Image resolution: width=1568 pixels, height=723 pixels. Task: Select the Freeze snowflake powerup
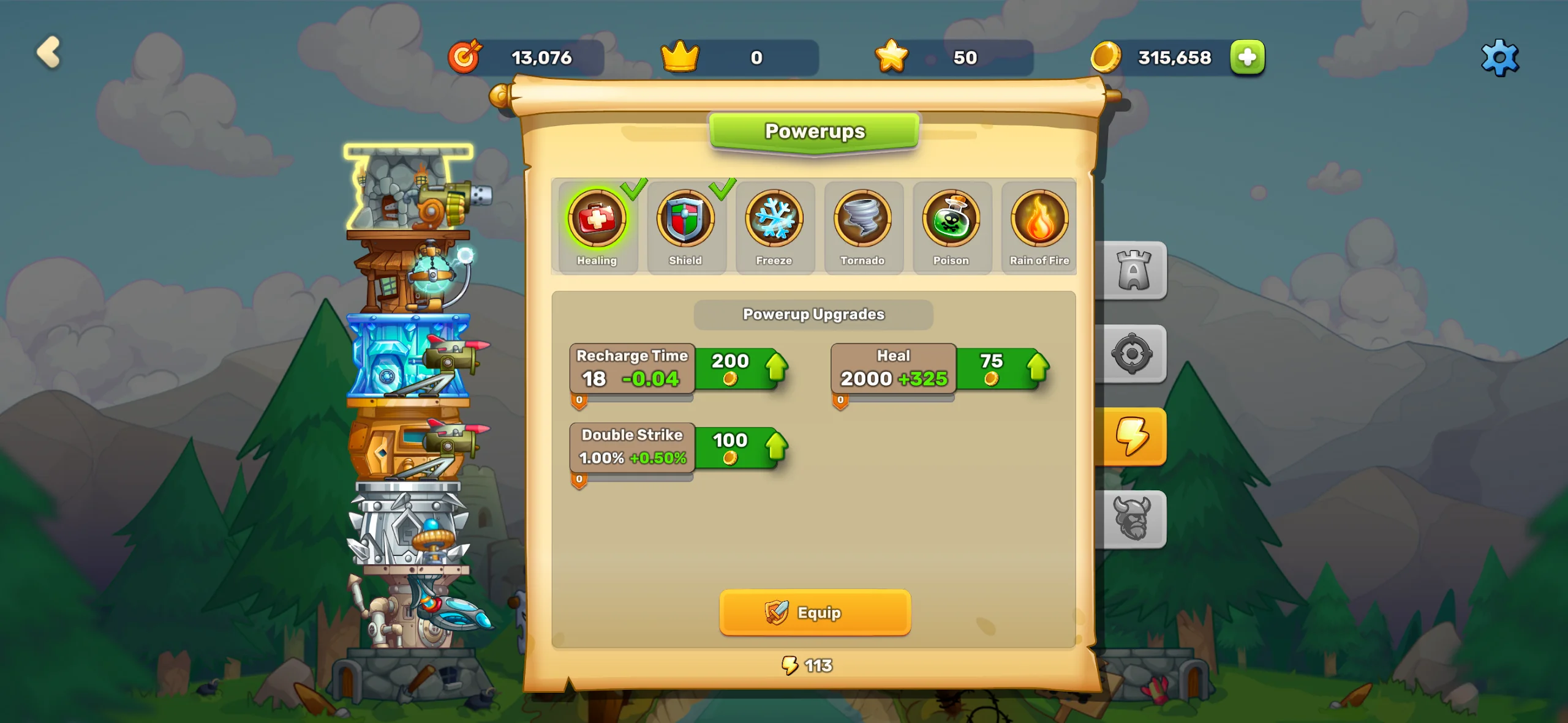[774, 225]
